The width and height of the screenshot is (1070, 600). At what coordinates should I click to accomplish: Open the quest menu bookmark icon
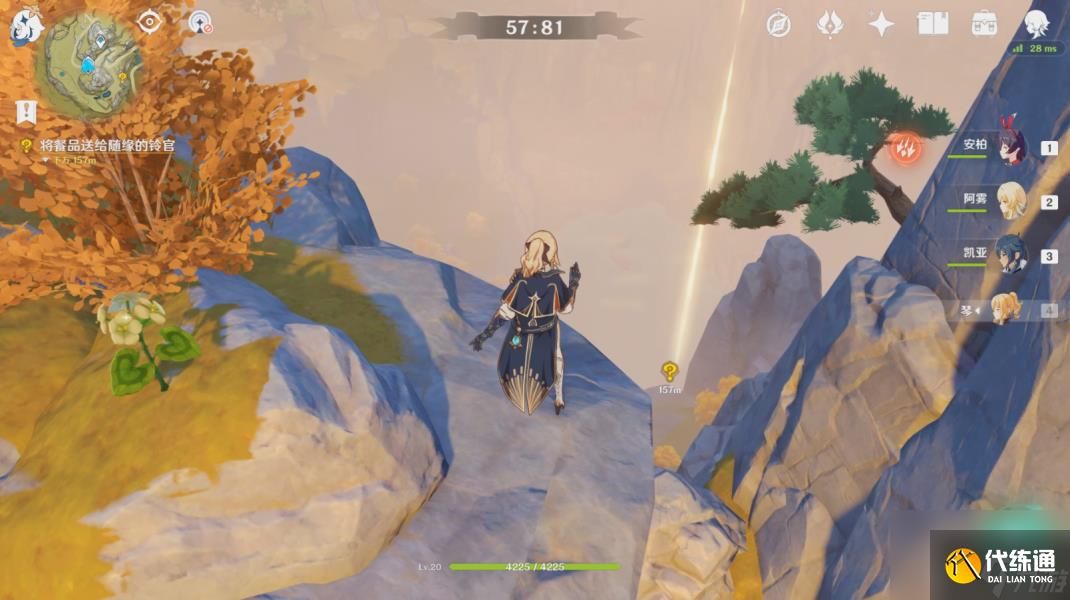[x=26, y=111]
